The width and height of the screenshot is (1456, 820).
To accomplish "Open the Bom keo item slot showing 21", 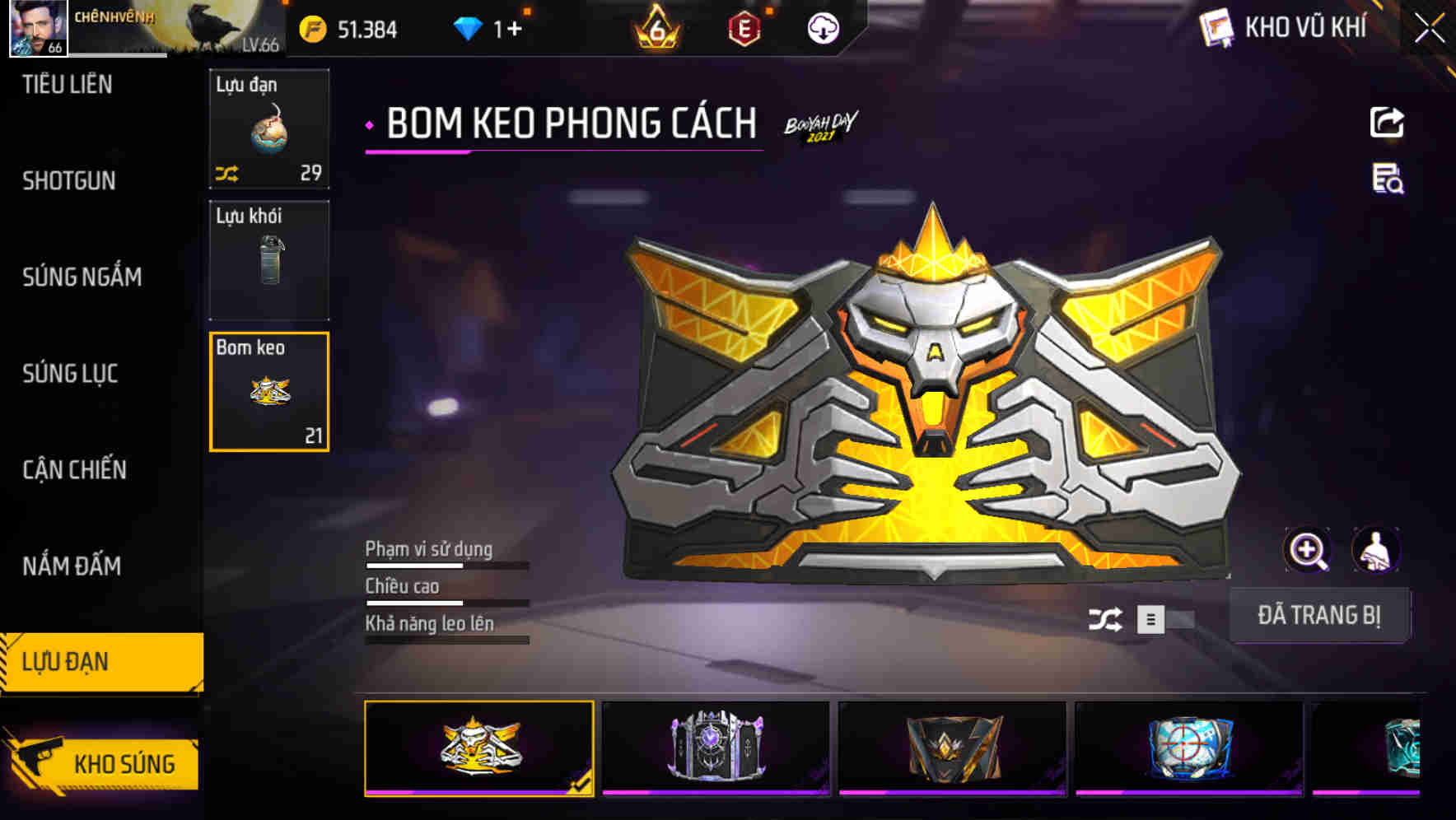I will pos(269,392).
